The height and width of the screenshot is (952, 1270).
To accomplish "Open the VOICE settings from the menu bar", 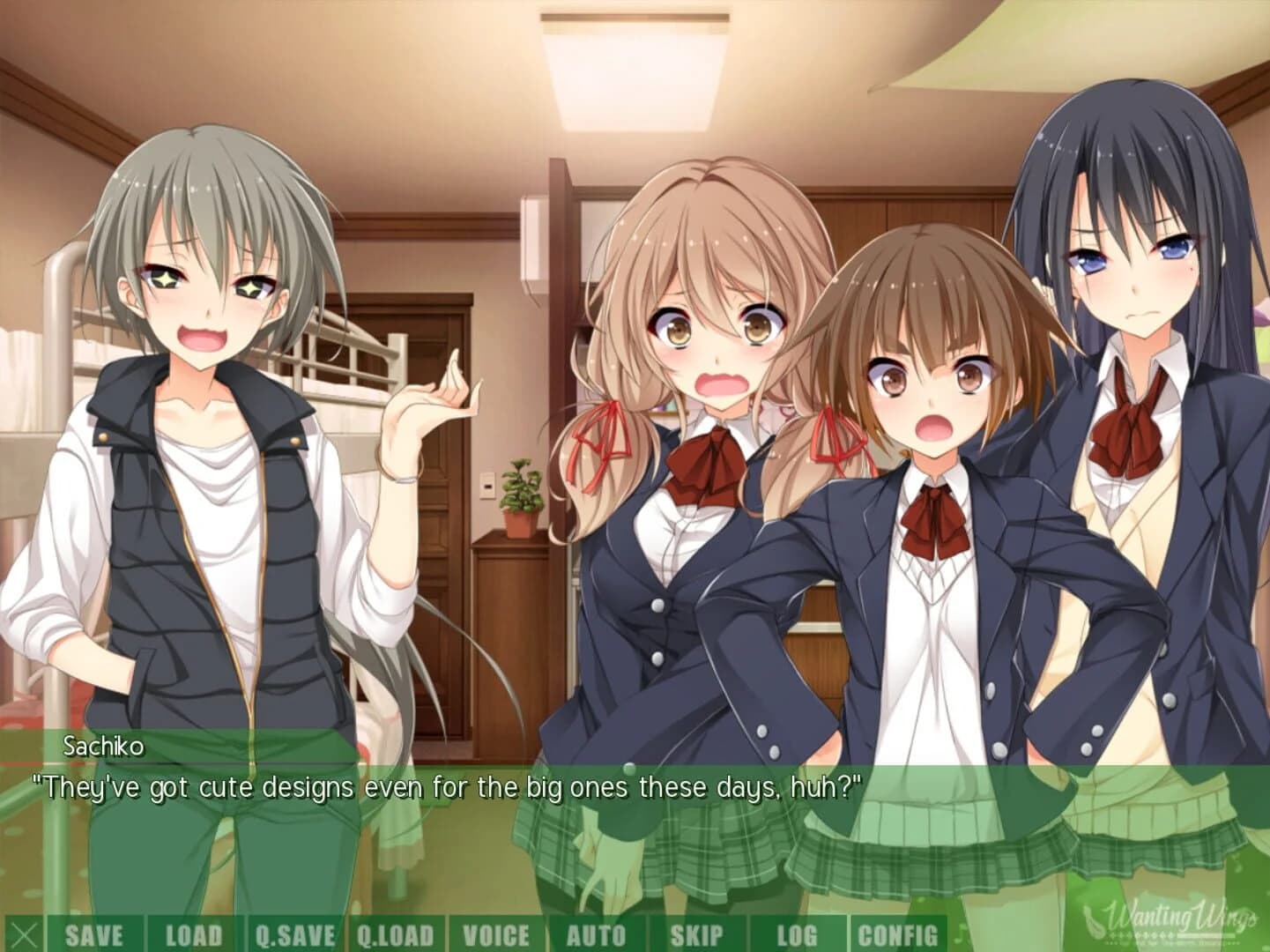I will click(x=498, y=936).
